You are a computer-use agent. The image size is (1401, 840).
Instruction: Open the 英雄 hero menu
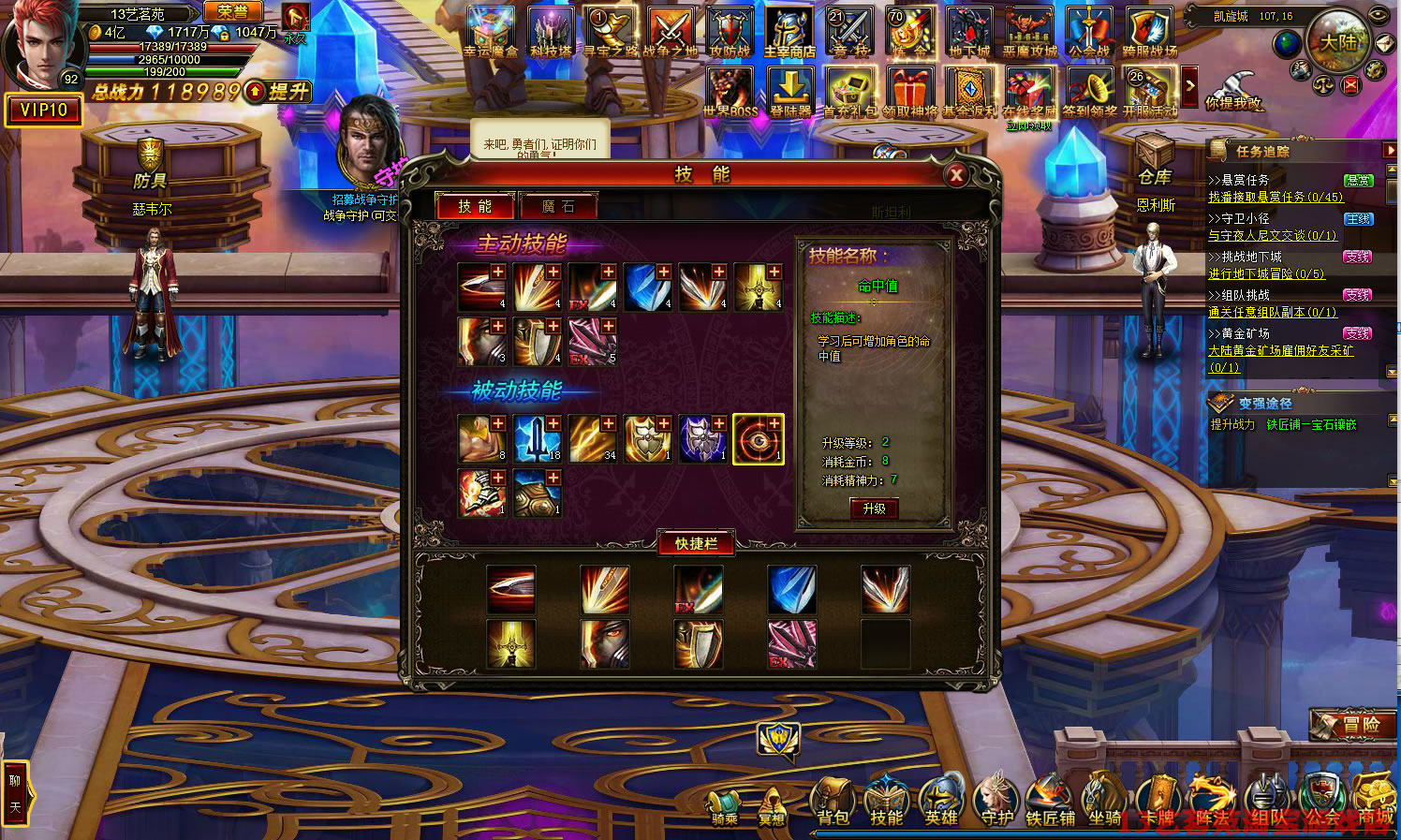click(x=941, y=803)
